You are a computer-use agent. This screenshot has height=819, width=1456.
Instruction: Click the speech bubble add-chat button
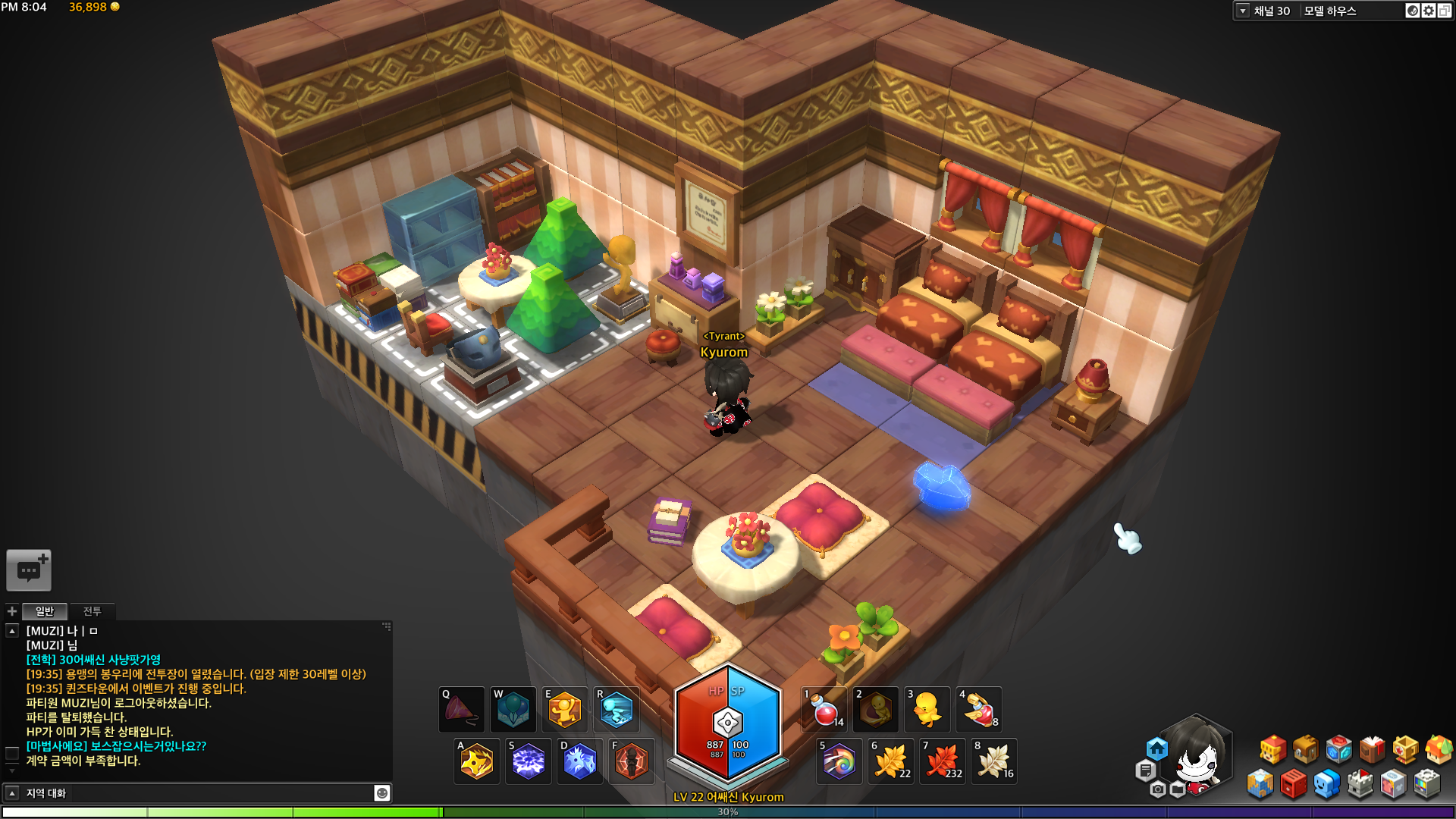pos(29,570)
